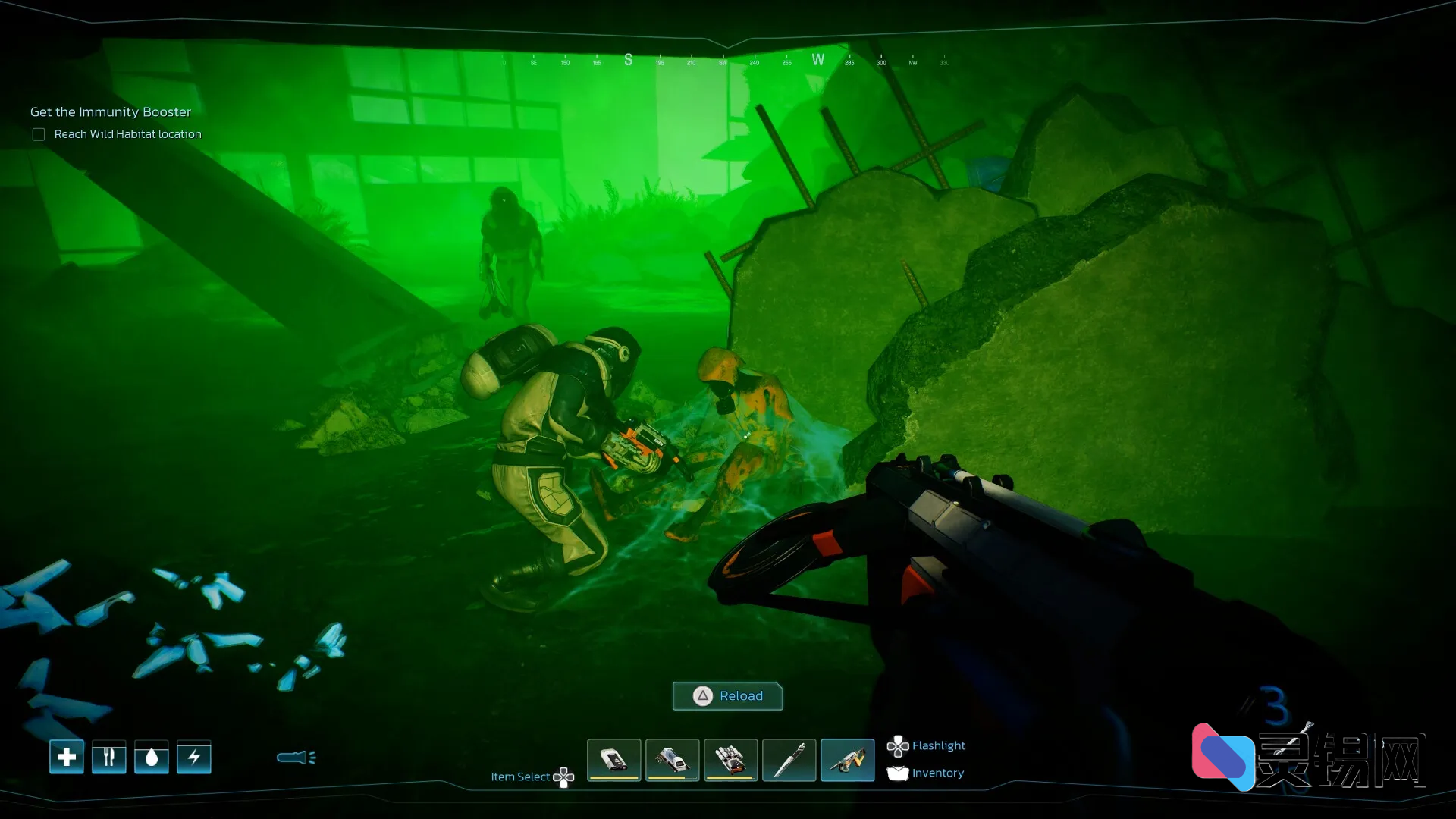The width and height of the screenshot is (1456, 819).
Task: Open the Get the Immunity Booster objective
Action: tap(111, 111)
